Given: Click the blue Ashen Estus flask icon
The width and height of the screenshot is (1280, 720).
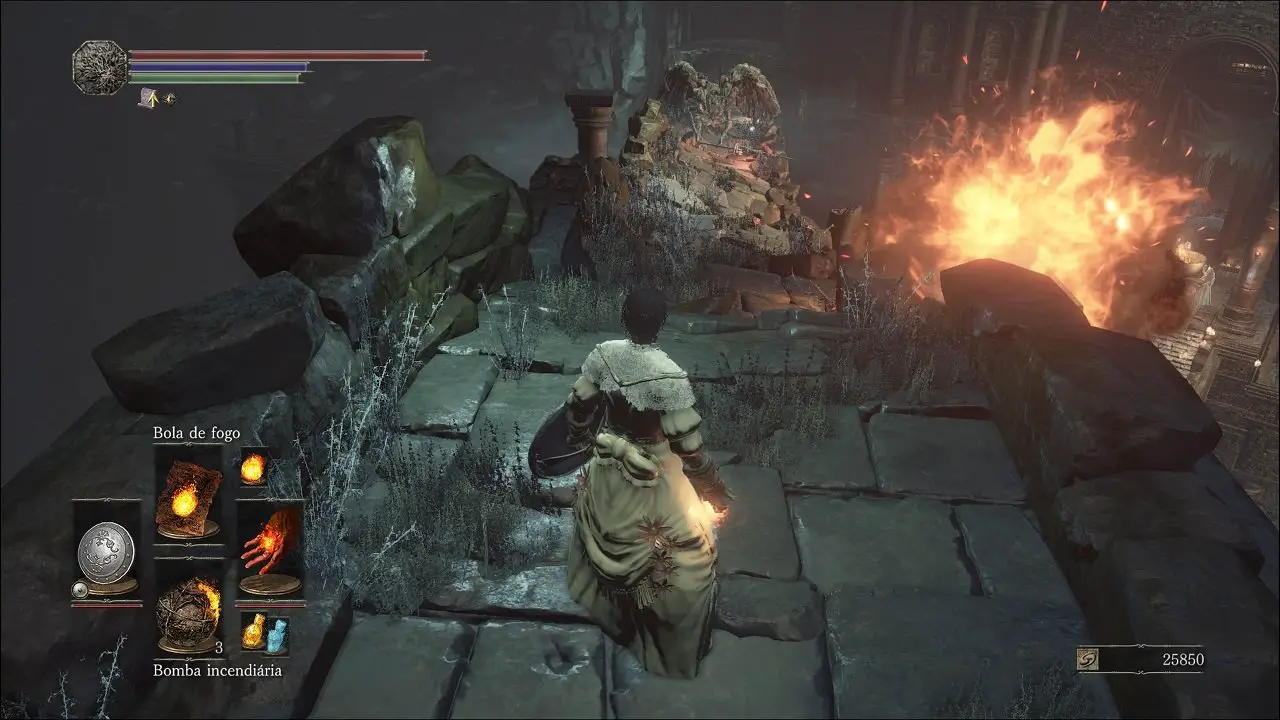Looking at the screenshot, I should click(x=276, y=634).
